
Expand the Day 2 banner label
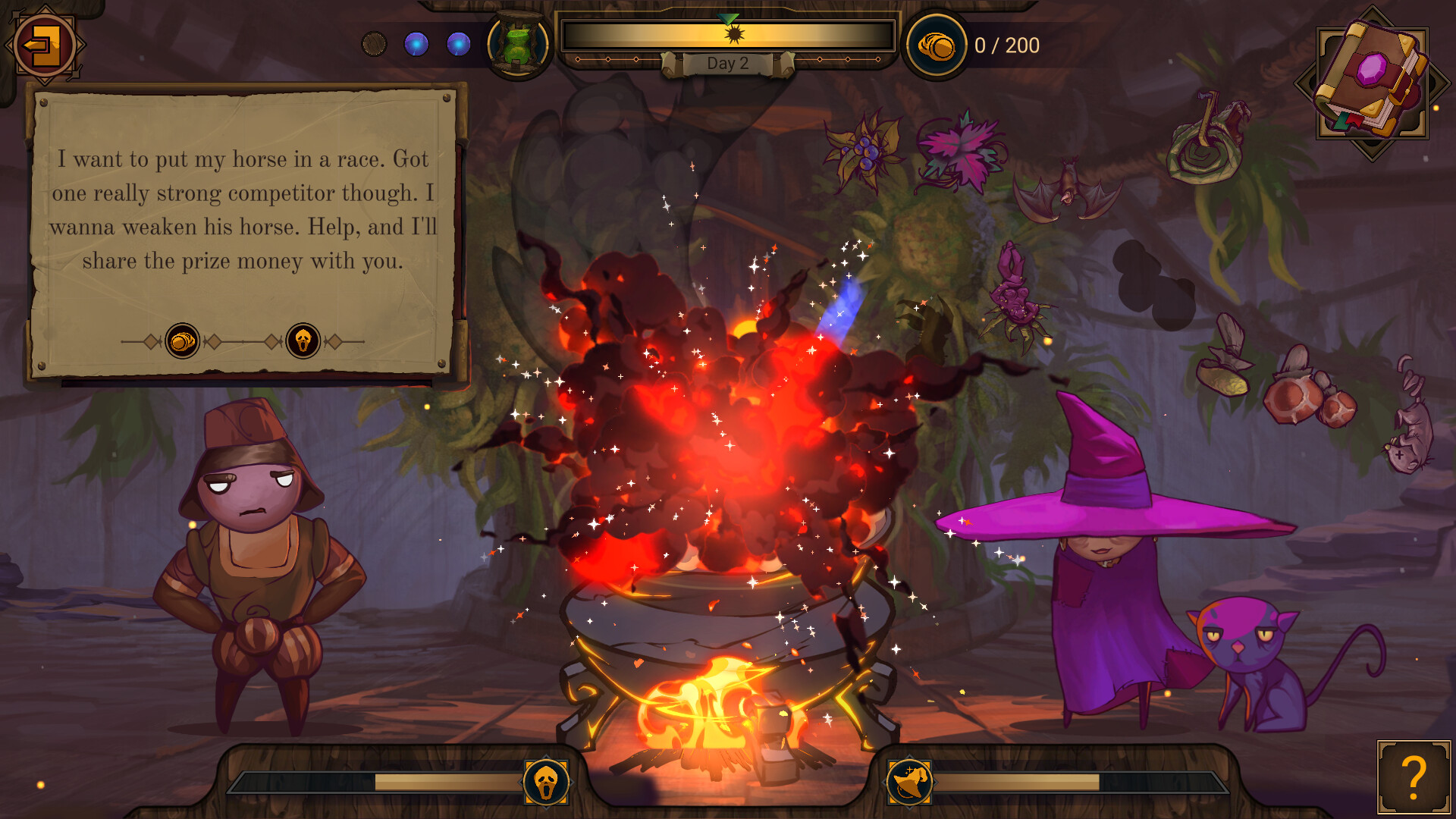726,64
